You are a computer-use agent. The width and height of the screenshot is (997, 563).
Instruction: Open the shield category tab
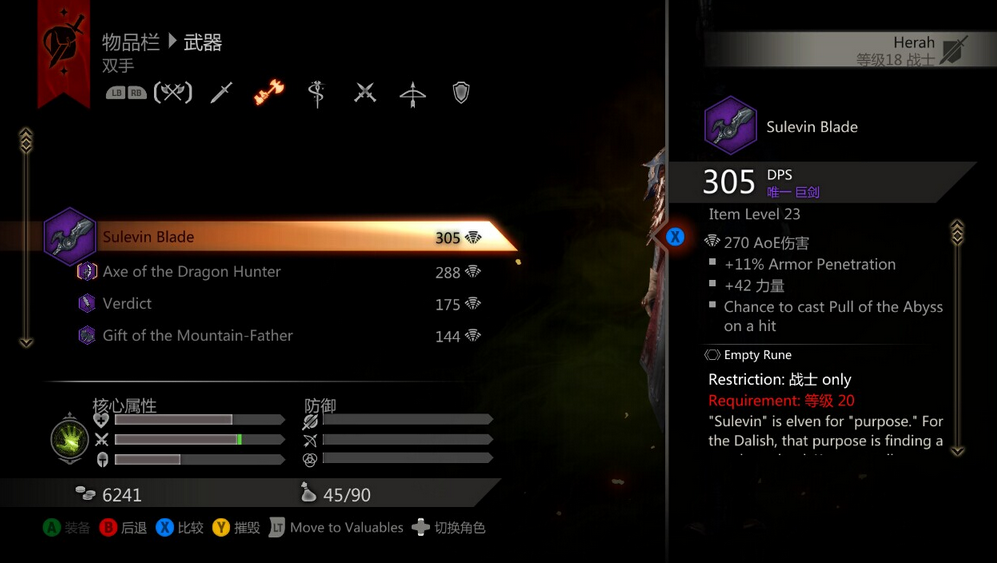[x=461, y=93]
